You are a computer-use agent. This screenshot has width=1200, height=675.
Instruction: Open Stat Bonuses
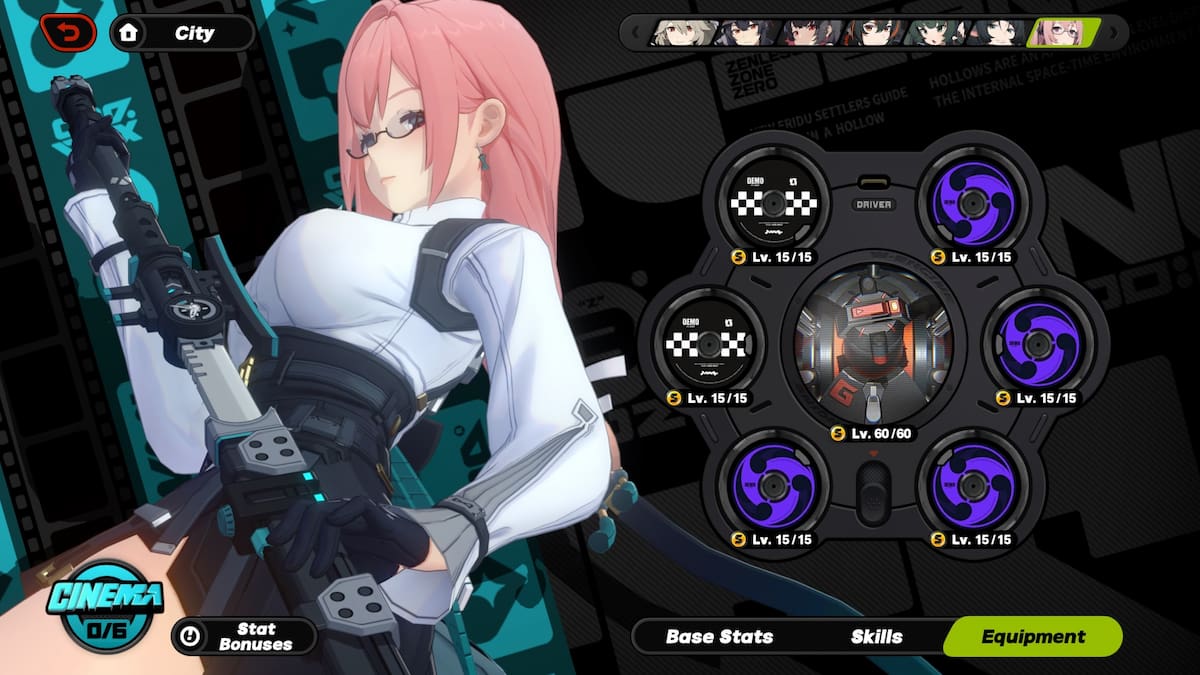[x=243, y=636]
